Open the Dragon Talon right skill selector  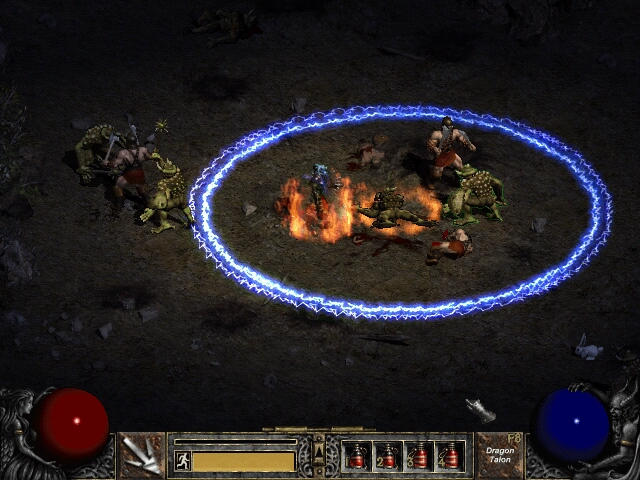(499, 455)
